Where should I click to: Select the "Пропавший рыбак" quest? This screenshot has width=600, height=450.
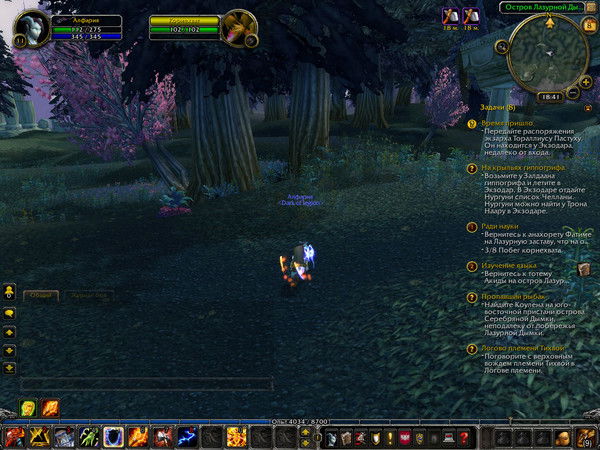tap(516, 297)
